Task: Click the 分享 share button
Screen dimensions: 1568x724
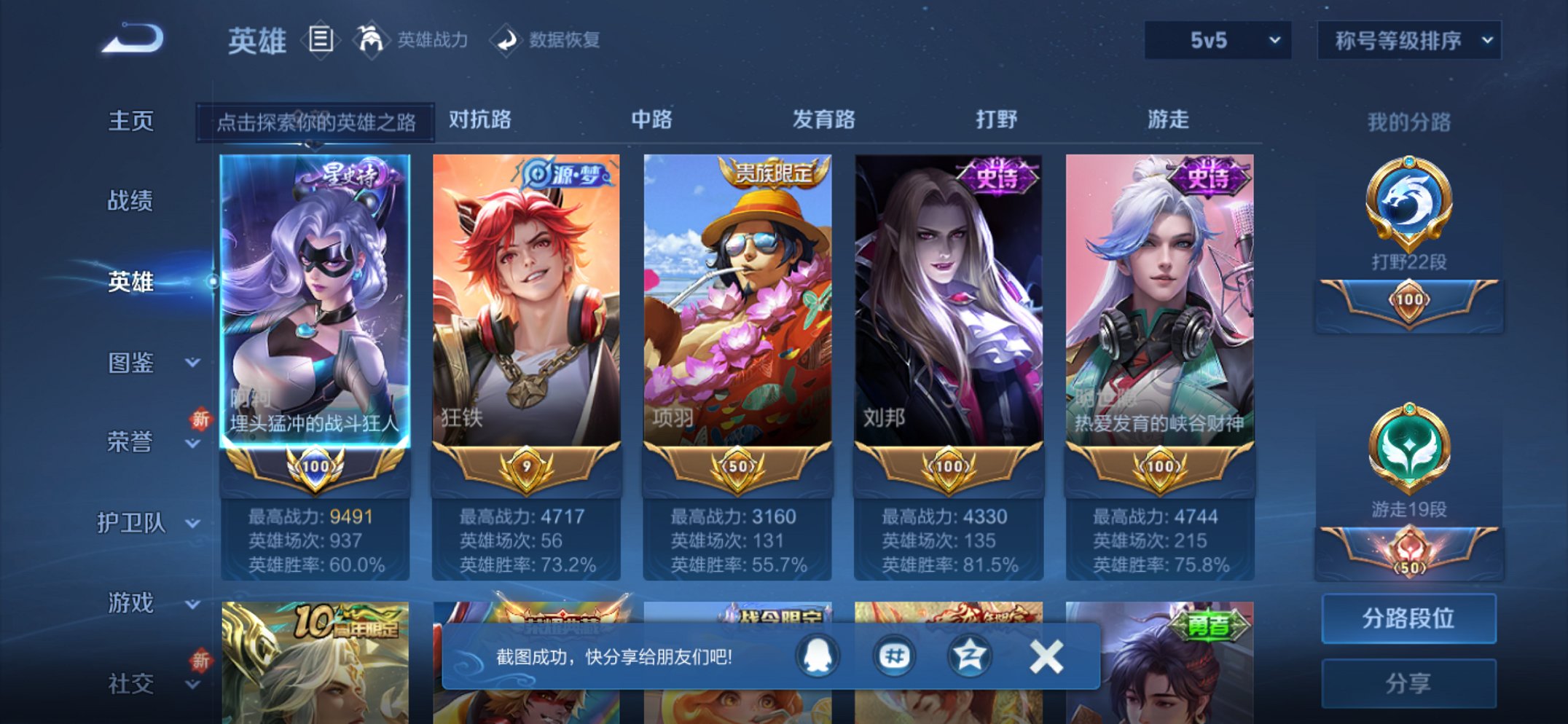Action: coord(1408,682)
